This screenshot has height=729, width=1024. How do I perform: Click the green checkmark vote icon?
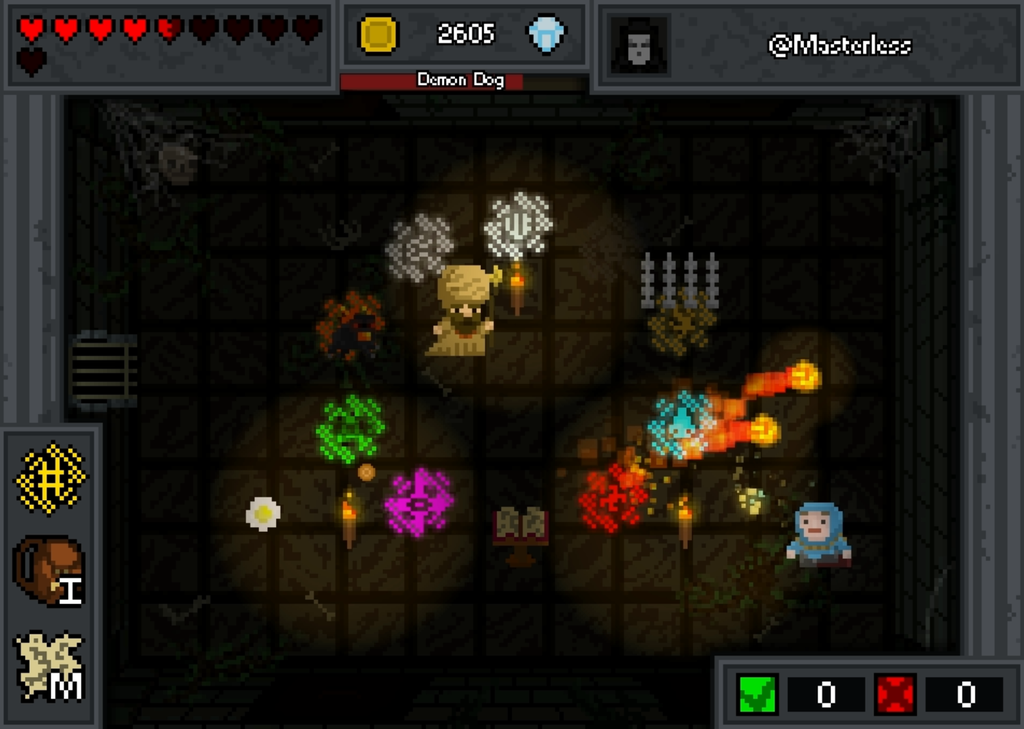(757, 694)
